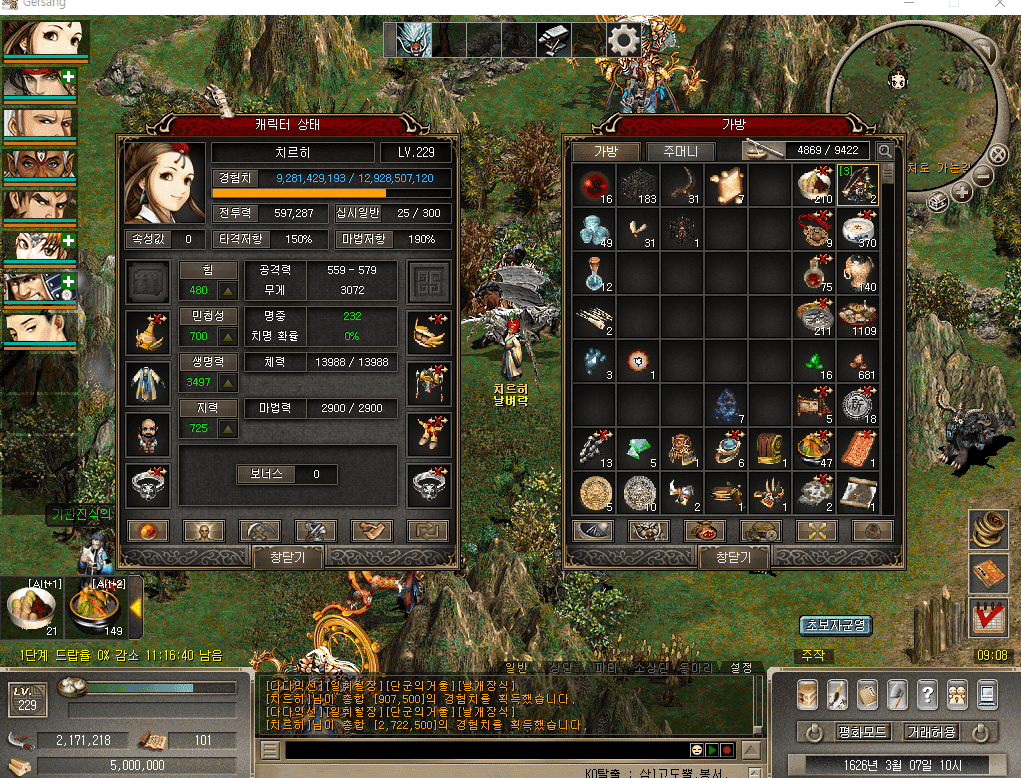Close the bag window with 창닫기
The height and width of the screenshot is (778, 1021).
733,557
